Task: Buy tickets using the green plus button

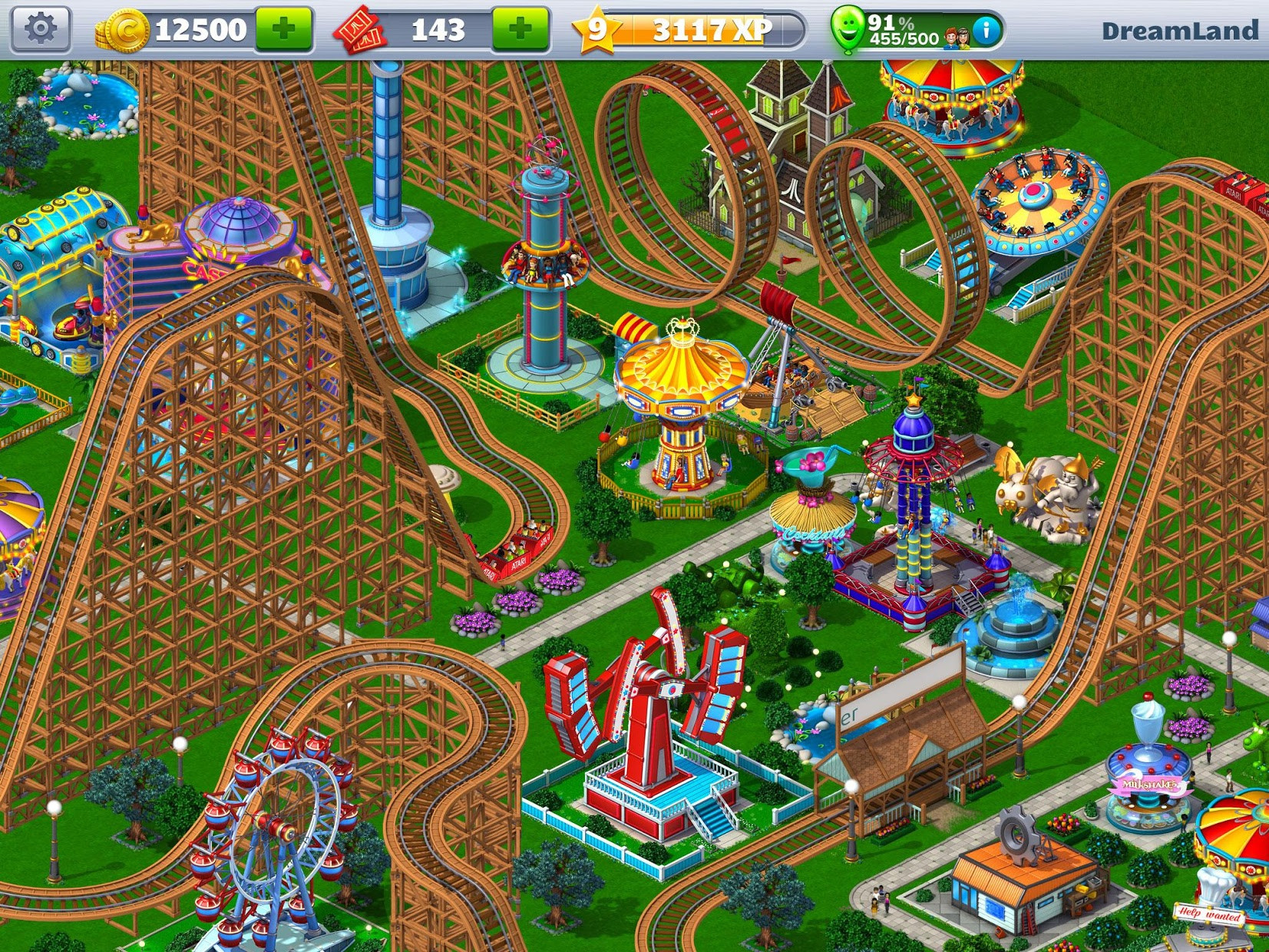Action: (519, 29)
